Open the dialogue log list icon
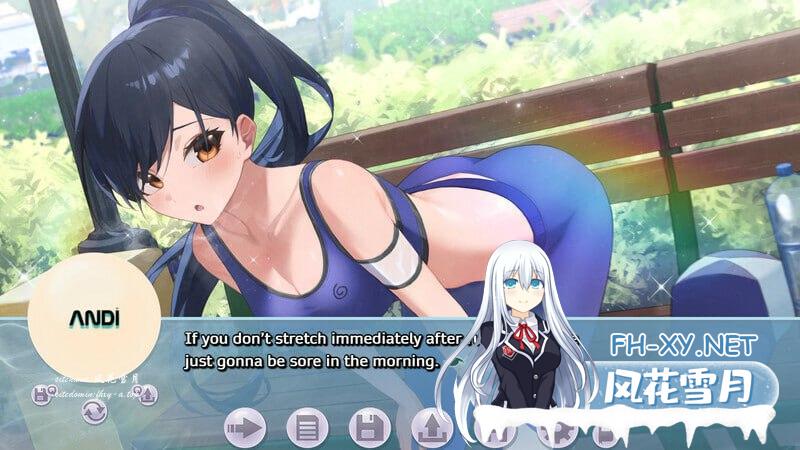Image resolution: width=800 pixels, height=450 pixels. click(307, 428)
